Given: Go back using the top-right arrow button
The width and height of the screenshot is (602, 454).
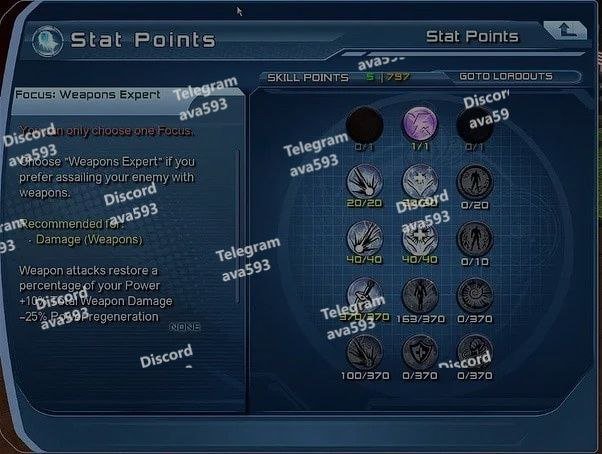Looking at the screenshot, I should (566, 29).
